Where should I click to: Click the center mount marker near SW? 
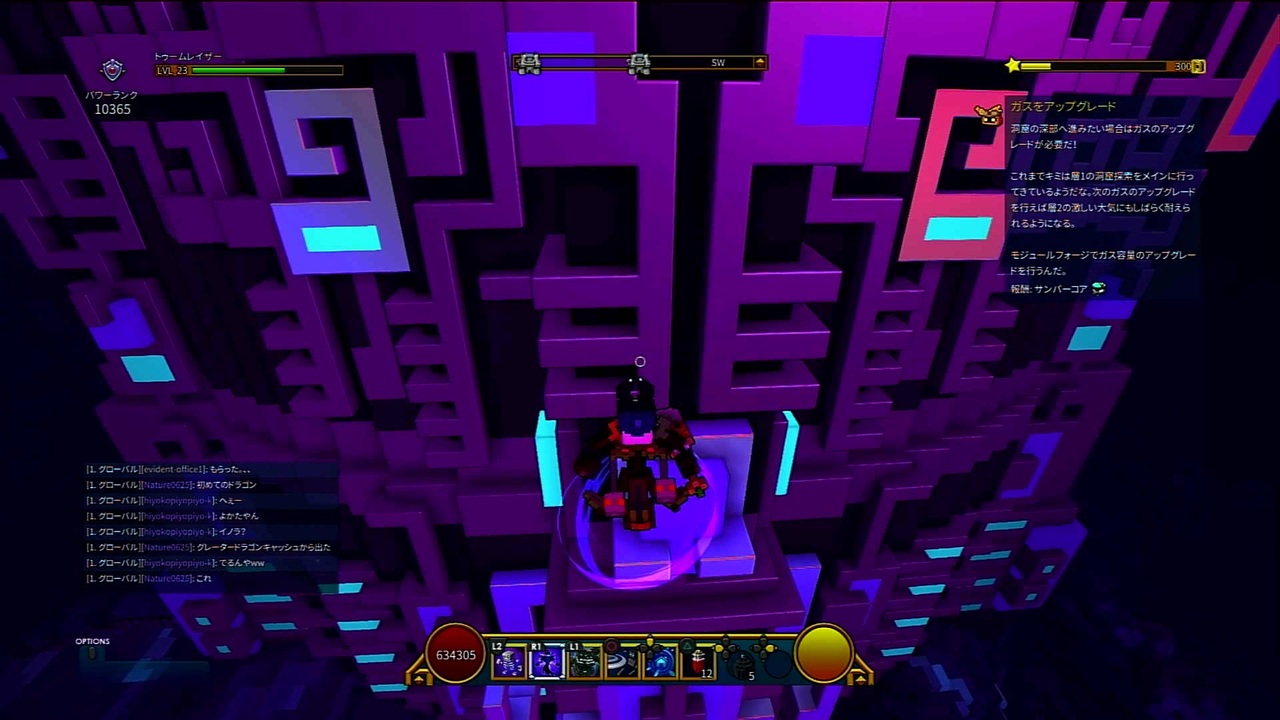(x=640, y=63)
